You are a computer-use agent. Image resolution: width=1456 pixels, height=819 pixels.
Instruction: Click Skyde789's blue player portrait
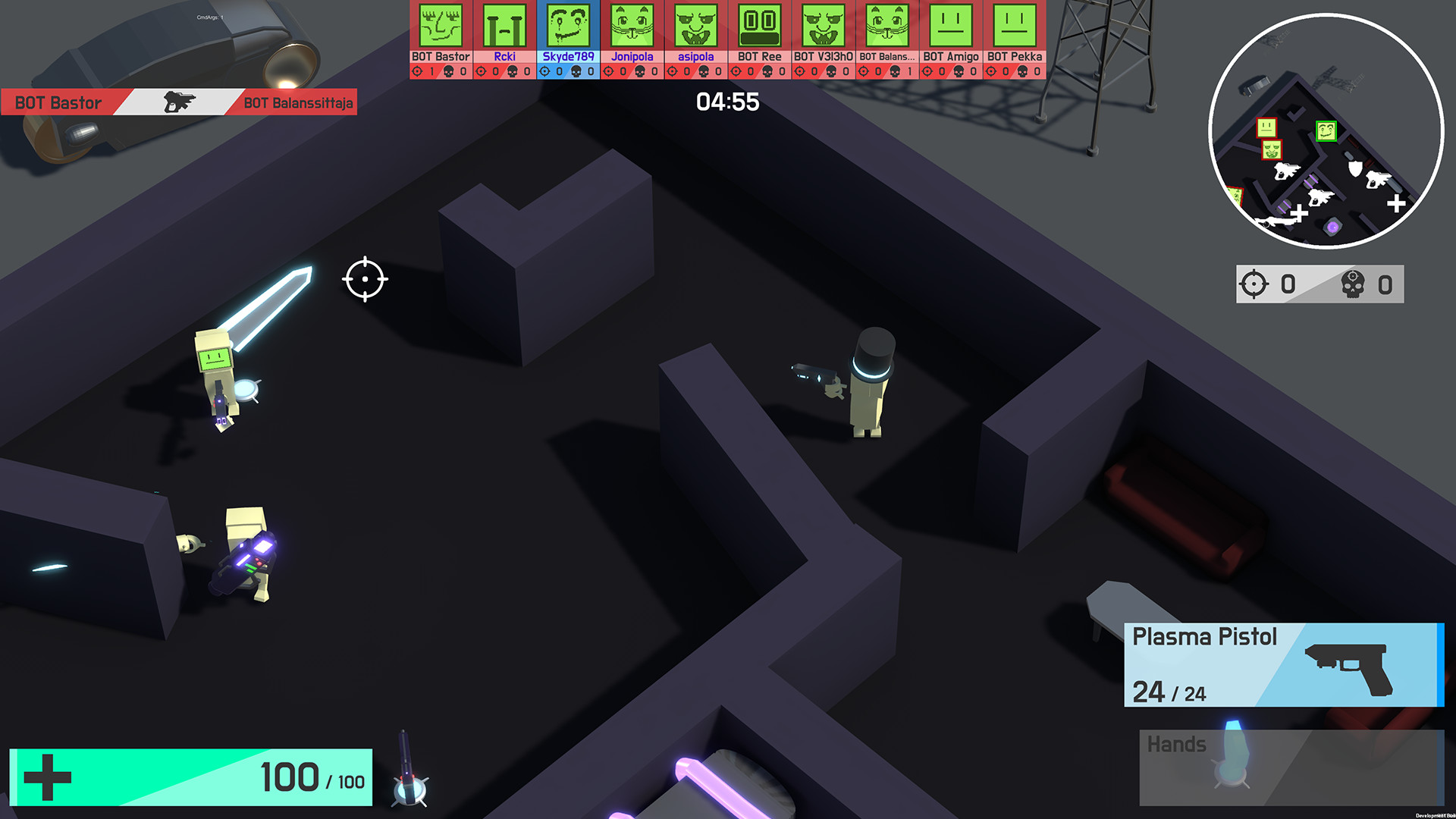tap(568, 27)
